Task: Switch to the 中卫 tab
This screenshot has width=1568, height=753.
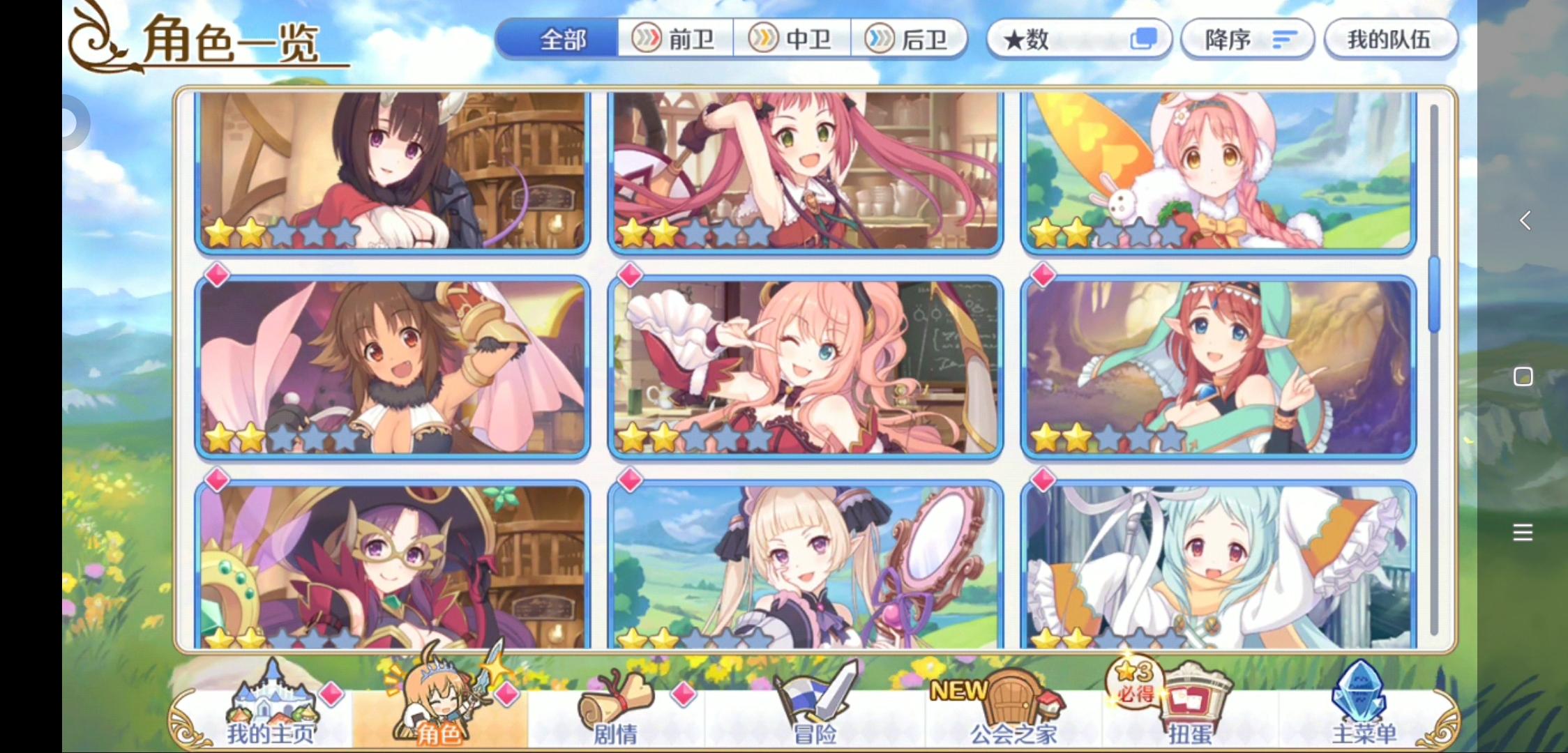Action: (792, 40)
